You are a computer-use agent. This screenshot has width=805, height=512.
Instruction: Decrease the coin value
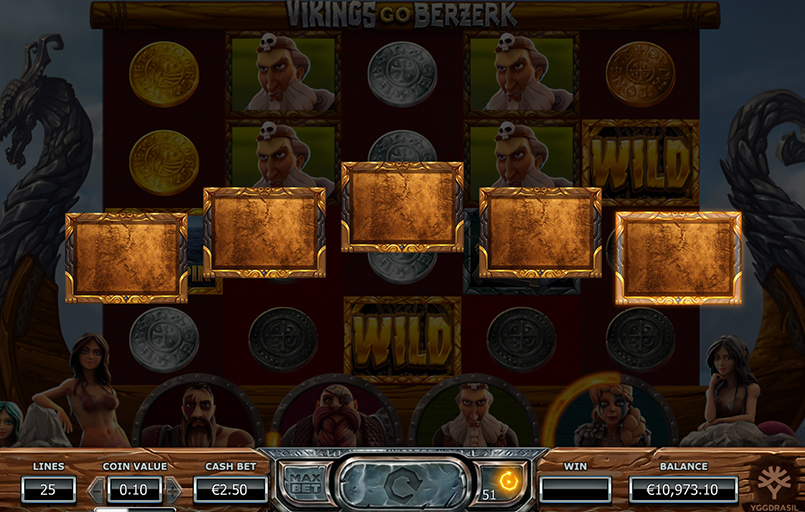(96, 489)
